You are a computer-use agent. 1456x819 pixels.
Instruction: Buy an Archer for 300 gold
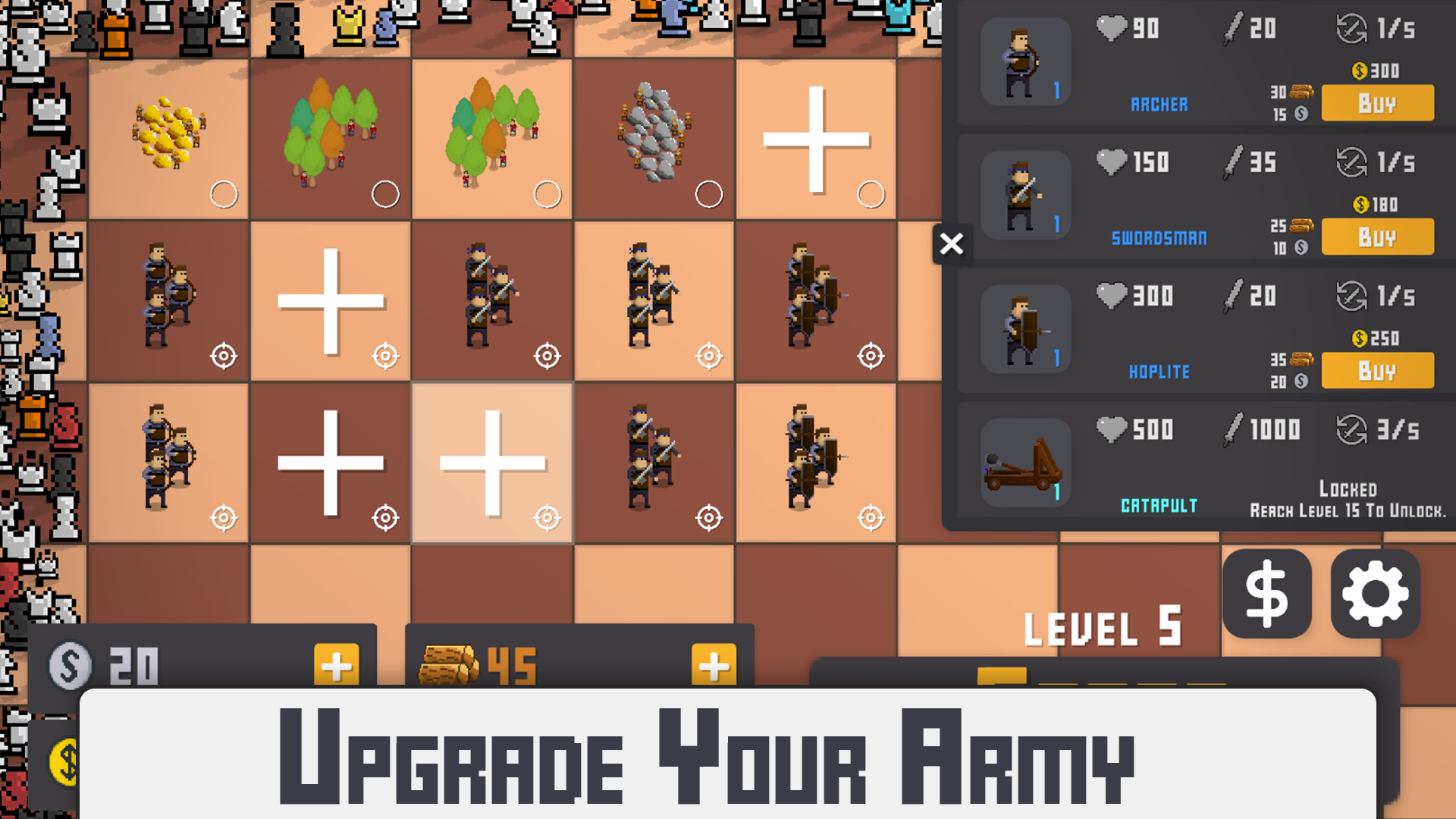(1377, 102)
